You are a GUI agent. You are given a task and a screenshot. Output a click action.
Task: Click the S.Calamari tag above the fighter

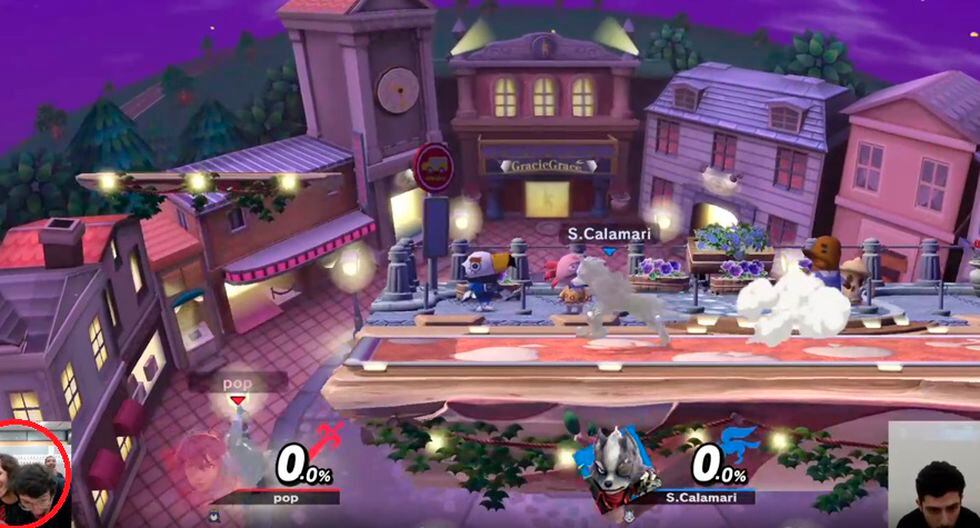pos(595,233)
